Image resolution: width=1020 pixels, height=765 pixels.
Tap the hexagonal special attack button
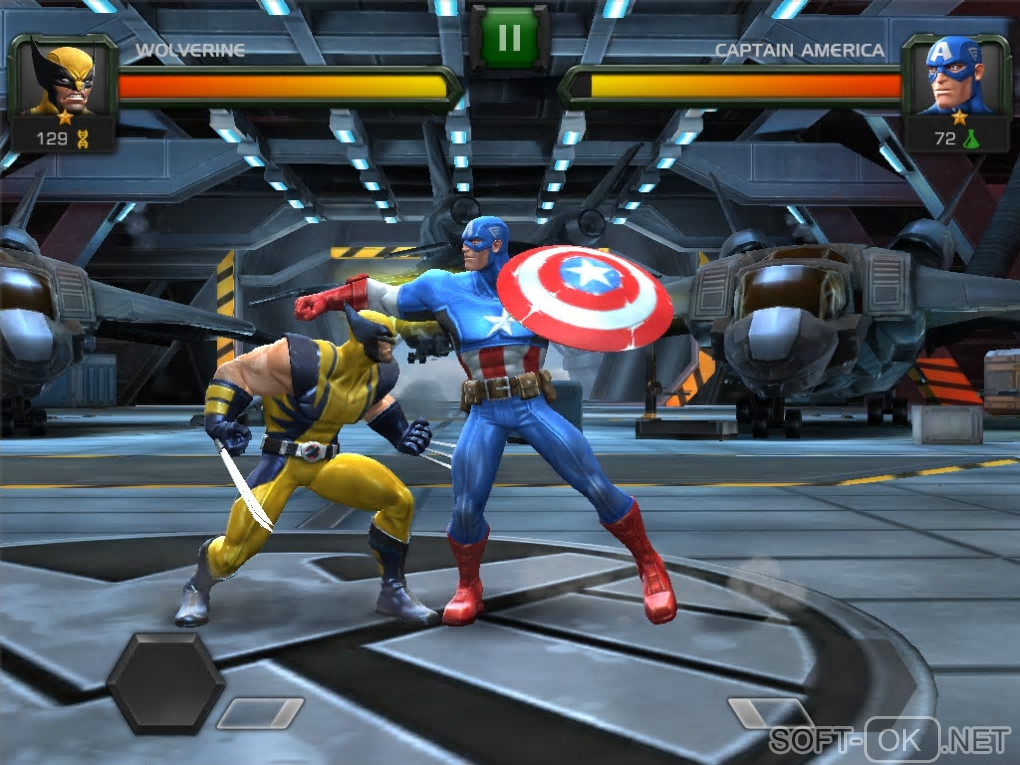165,683
